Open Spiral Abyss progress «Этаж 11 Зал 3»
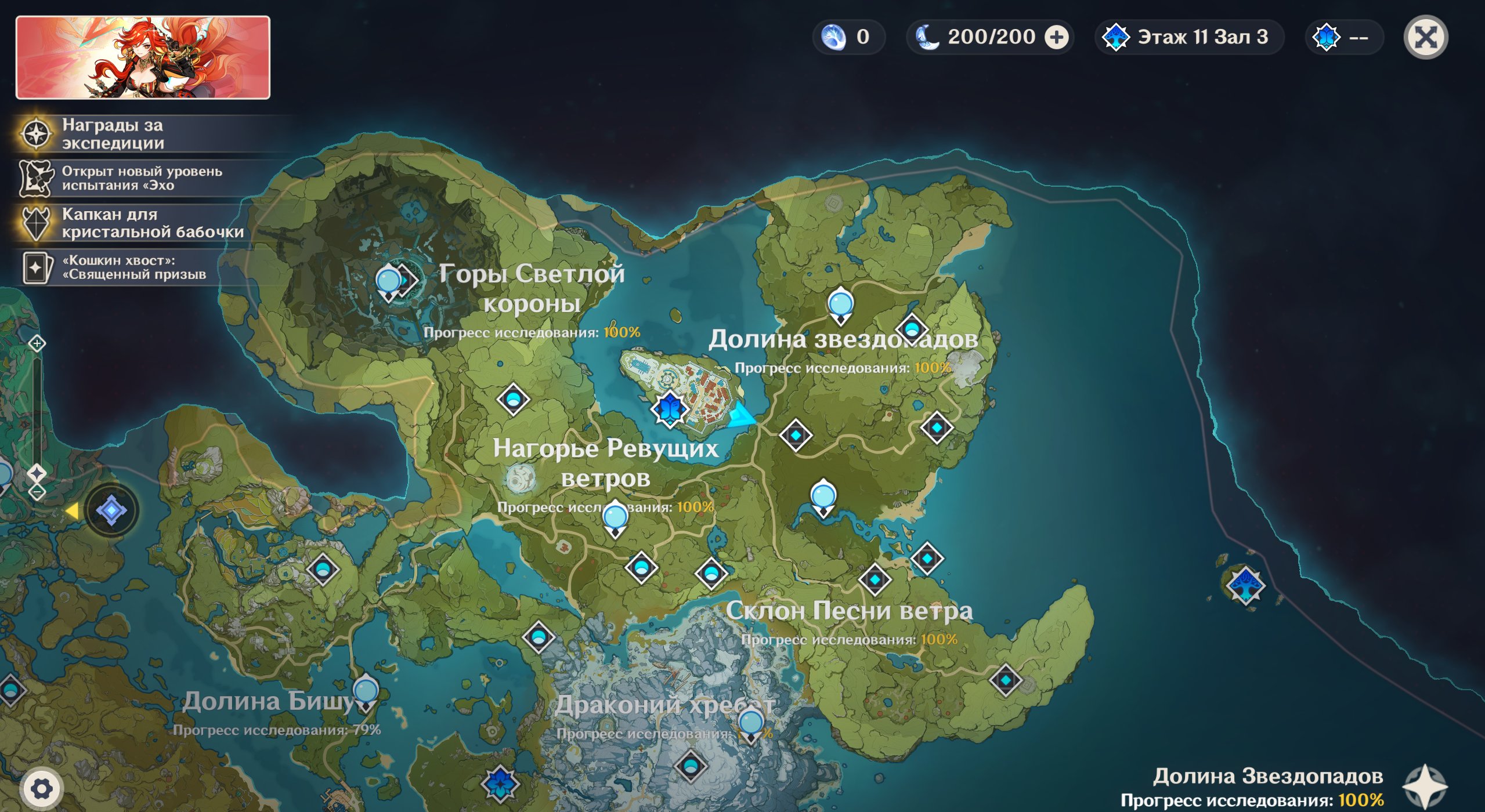The image size is (1485, 812). (1188, 38)
